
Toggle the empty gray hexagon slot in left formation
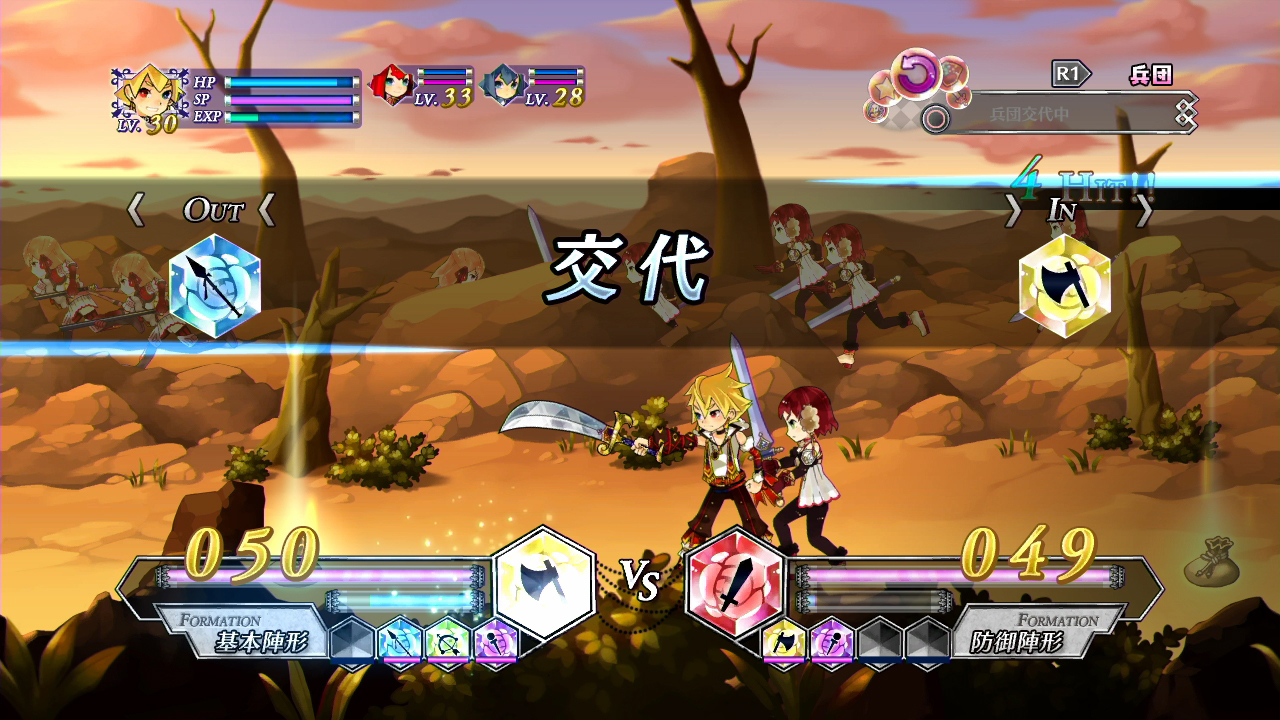pos(350,642)
